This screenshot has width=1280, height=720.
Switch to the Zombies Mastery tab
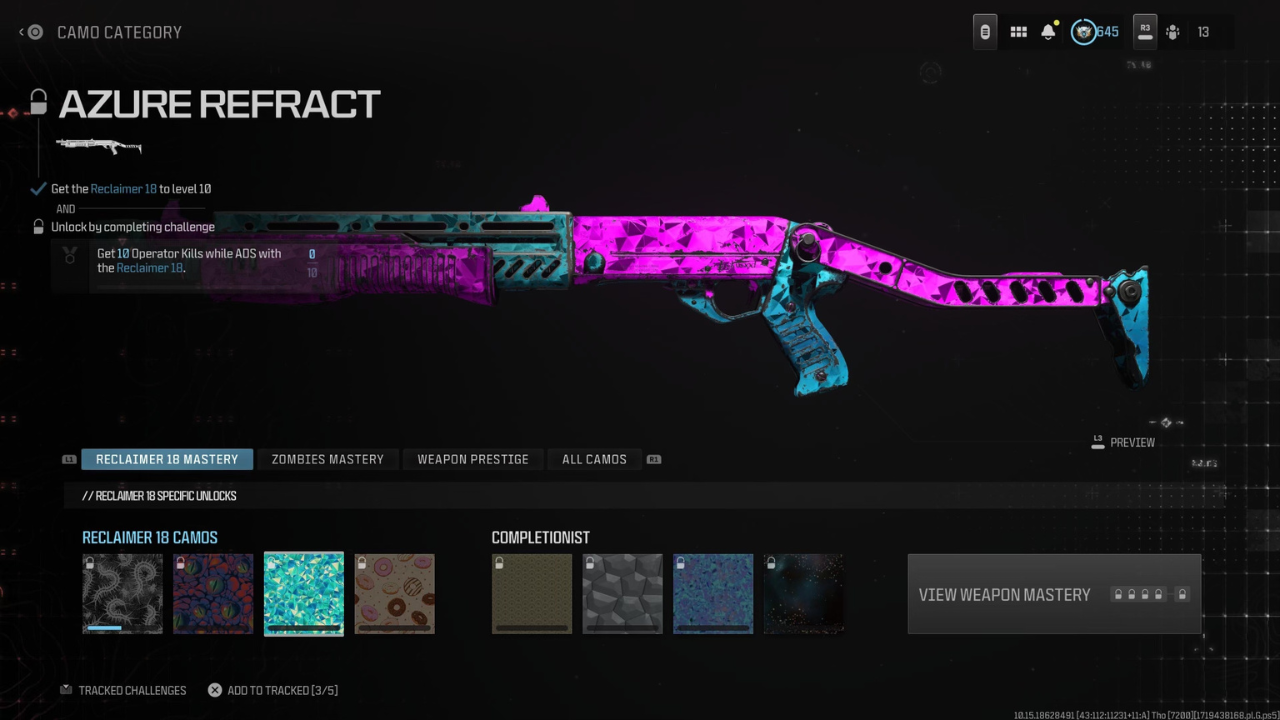point(327,459)
